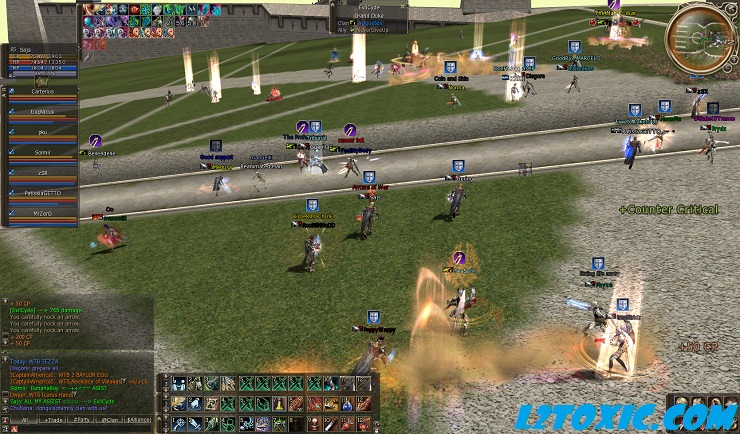This screenshot has width=740, height=434.
Task: Switch to the #Party chat tab
Action: click(80, 420)
